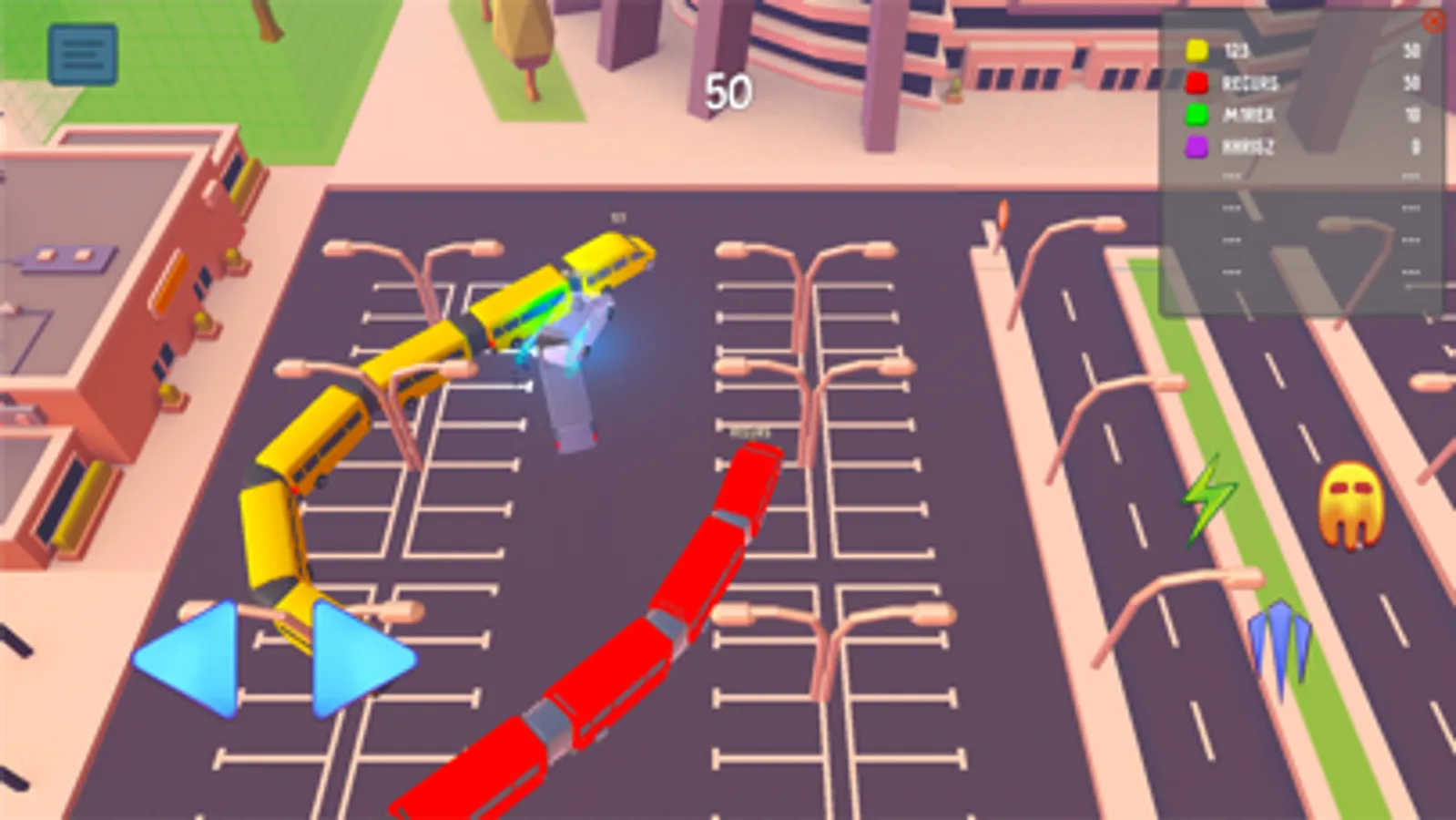Click the purple color swatch next to KARISZ
This screenshot has width=1456, height=820.
(x=1196, y=148)
